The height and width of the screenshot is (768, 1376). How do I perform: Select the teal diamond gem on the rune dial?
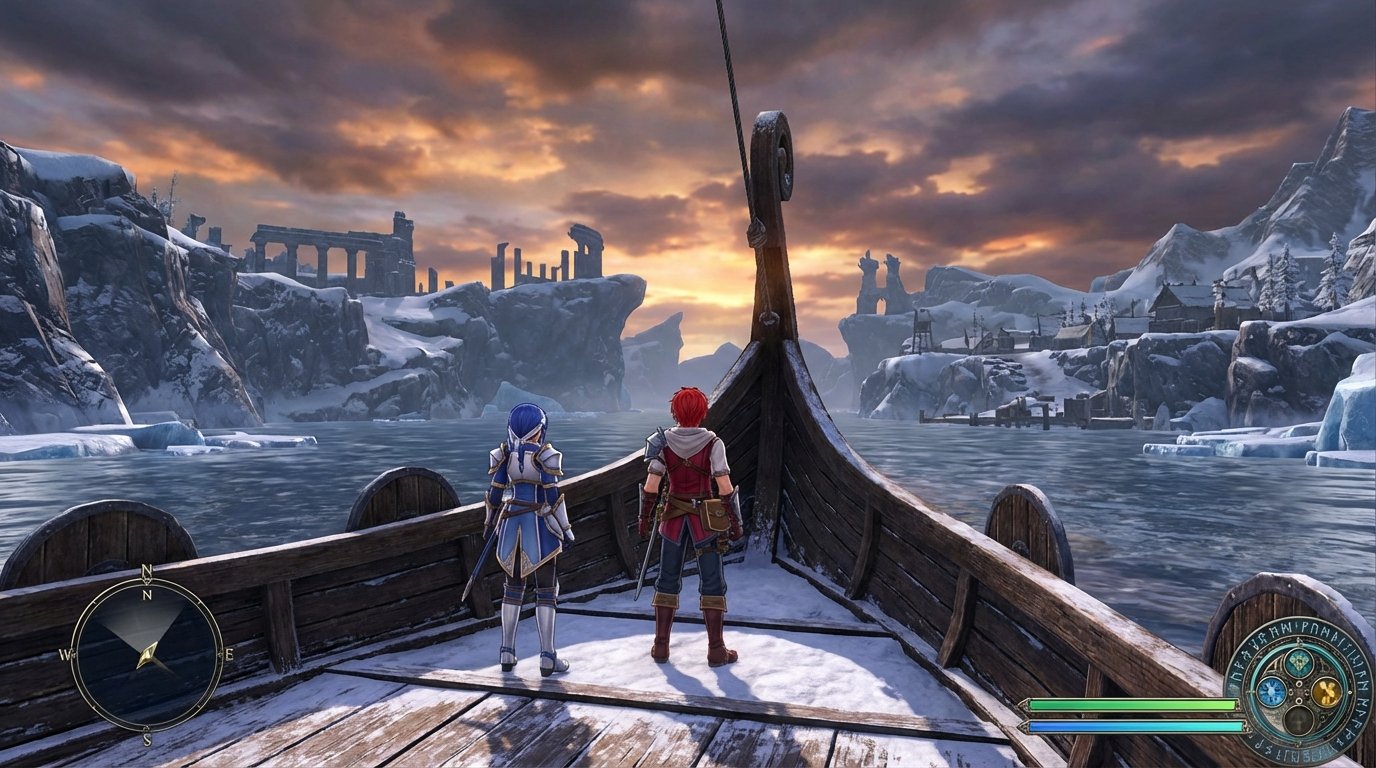(x=1299, y=663)
